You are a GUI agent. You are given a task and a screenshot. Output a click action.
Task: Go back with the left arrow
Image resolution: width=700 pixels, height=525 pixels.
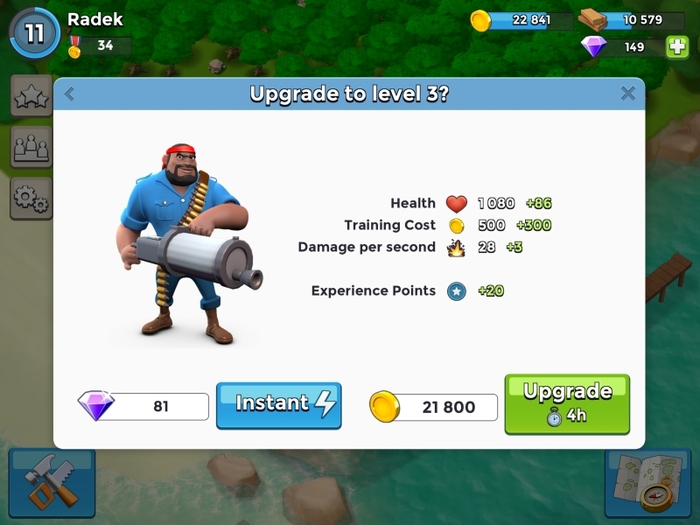(69, 94)
